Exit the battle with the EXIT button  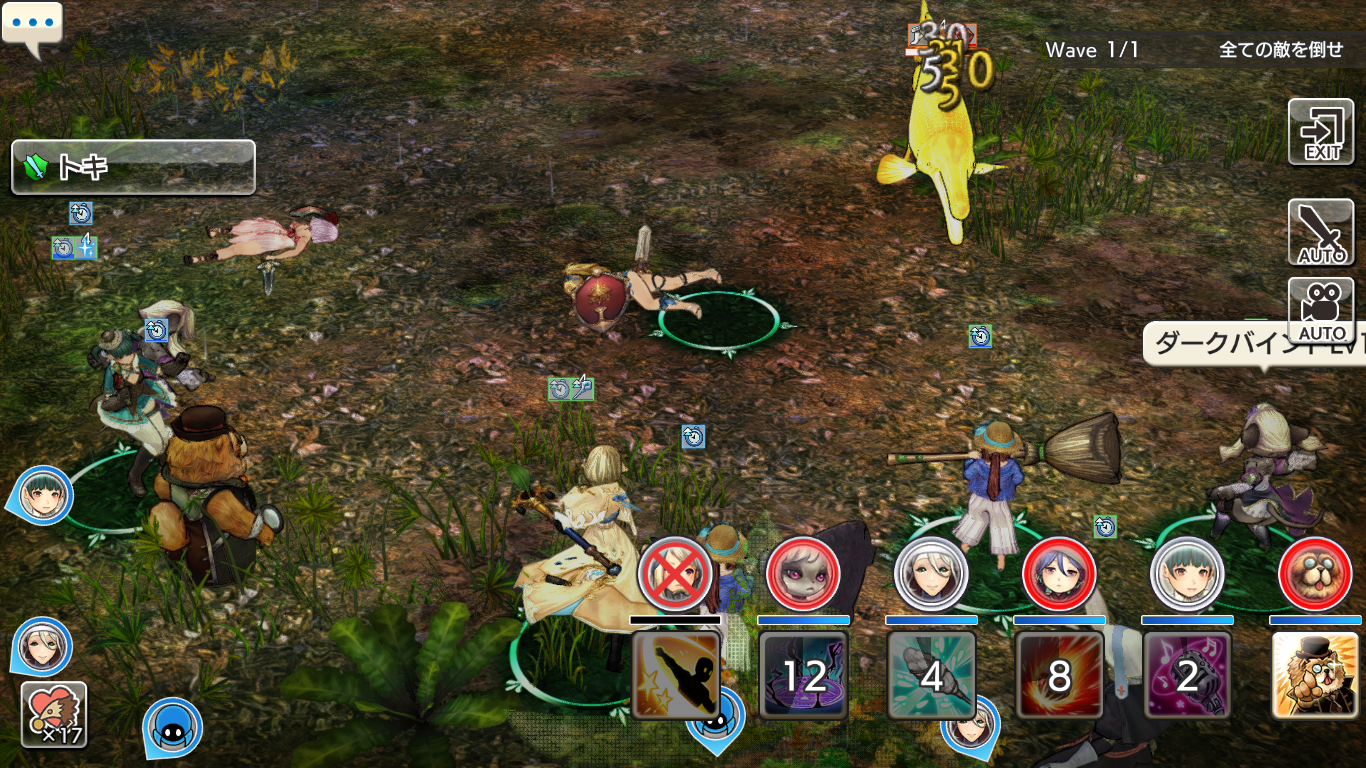1320,132
